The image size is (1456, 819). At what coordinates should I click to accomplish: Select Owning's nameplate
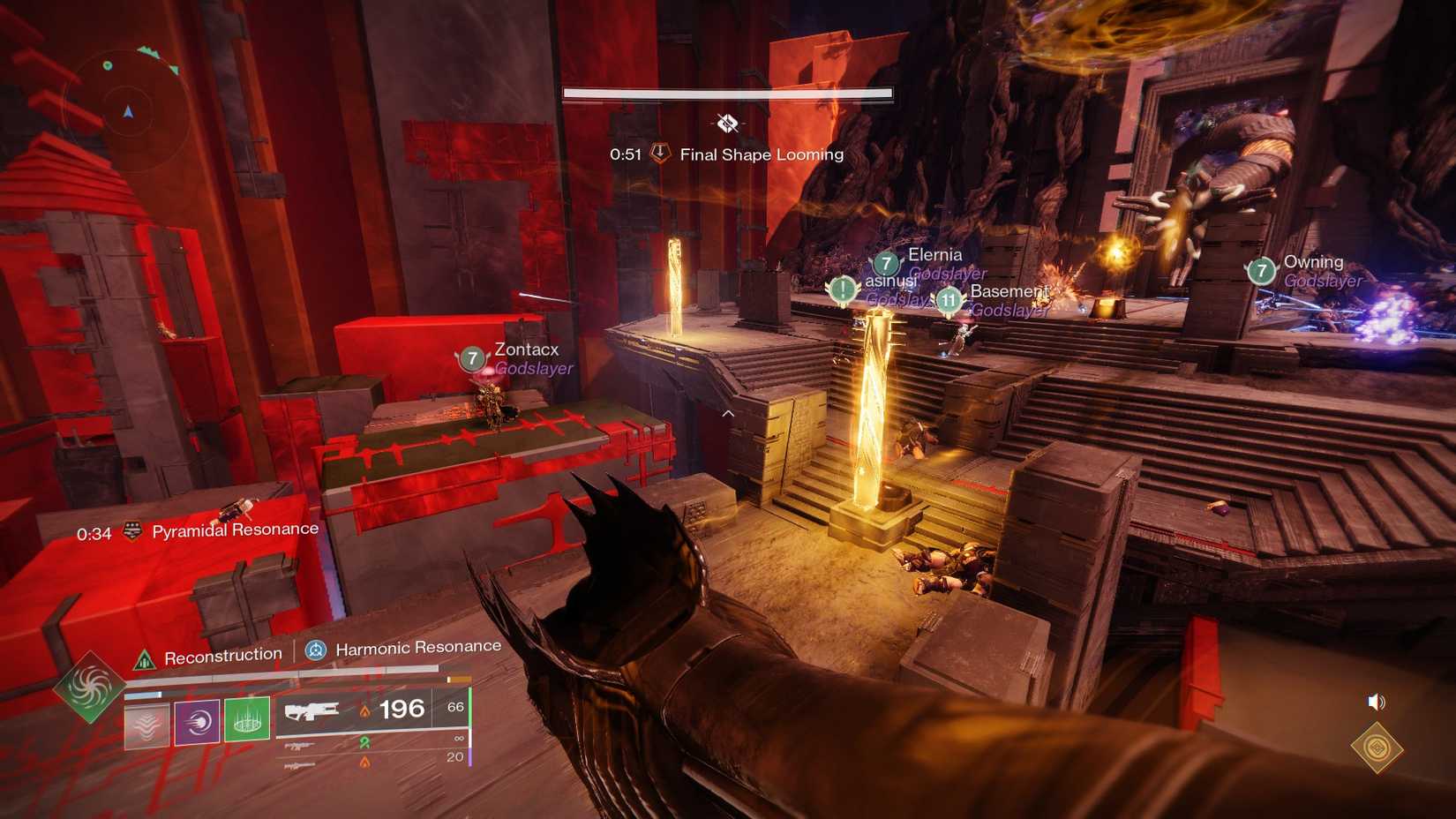1315,261
